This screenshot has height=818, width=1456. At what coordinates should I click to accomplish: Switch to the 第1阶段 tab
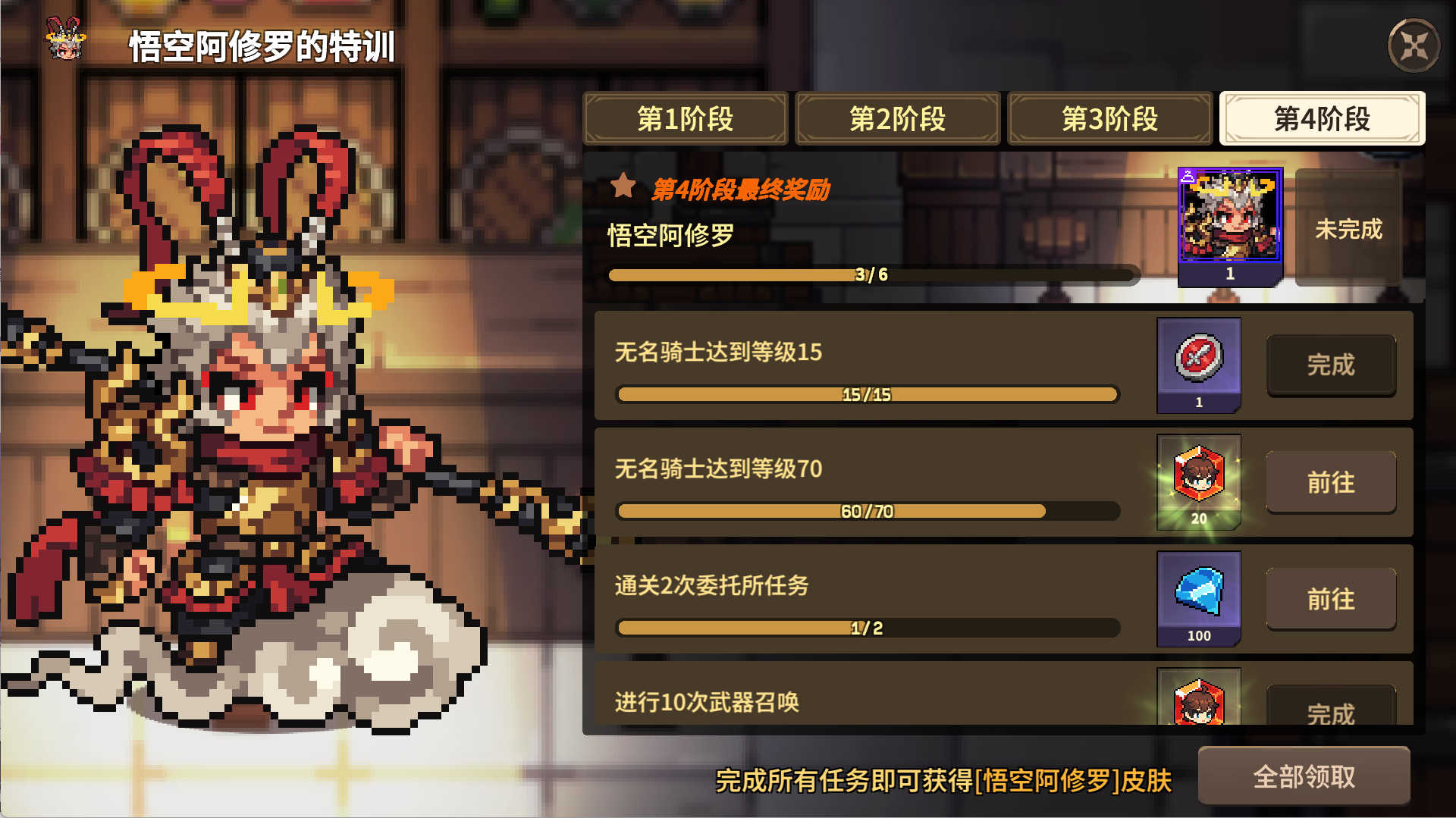[685, 119]
